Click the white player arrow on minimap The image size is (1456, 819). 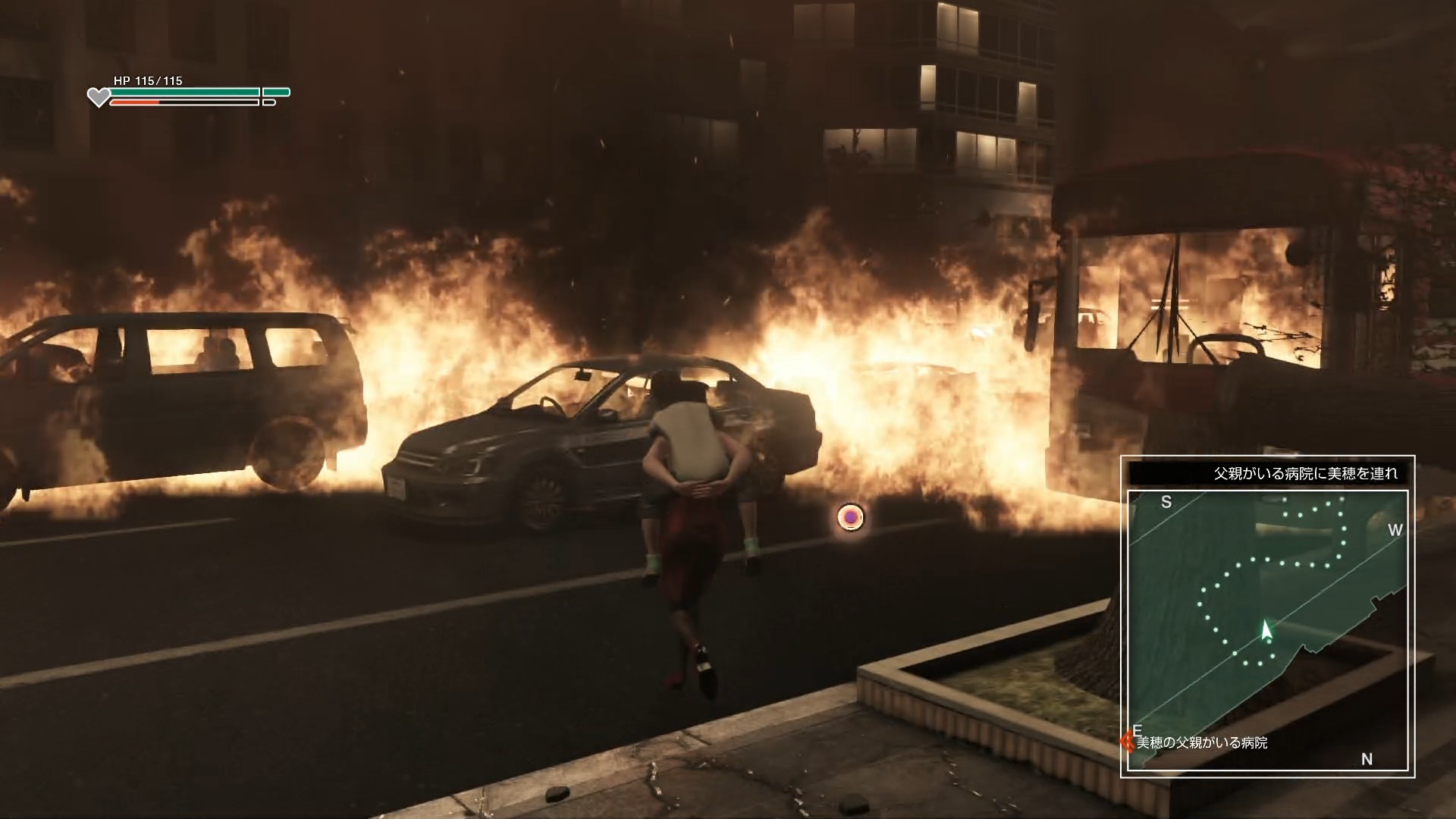coord(1265,631)
